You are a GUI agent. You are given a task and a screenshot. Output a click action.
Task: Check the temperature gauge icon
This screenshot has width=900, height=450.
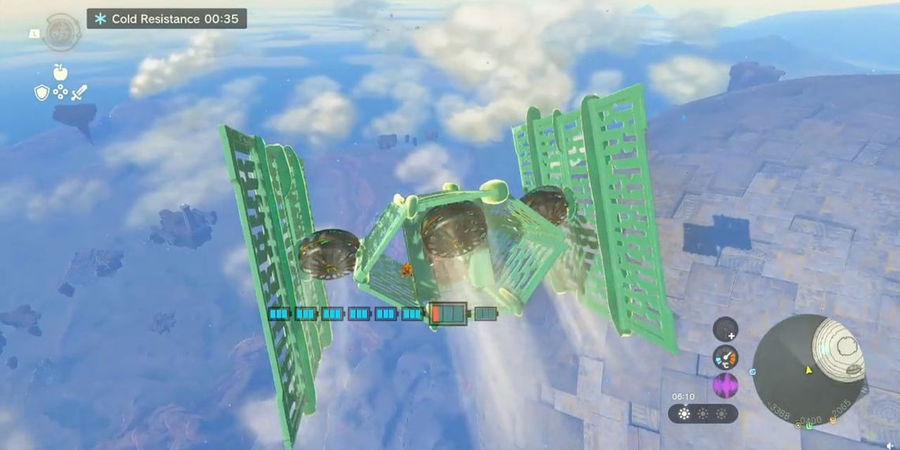tap(726, 357)
